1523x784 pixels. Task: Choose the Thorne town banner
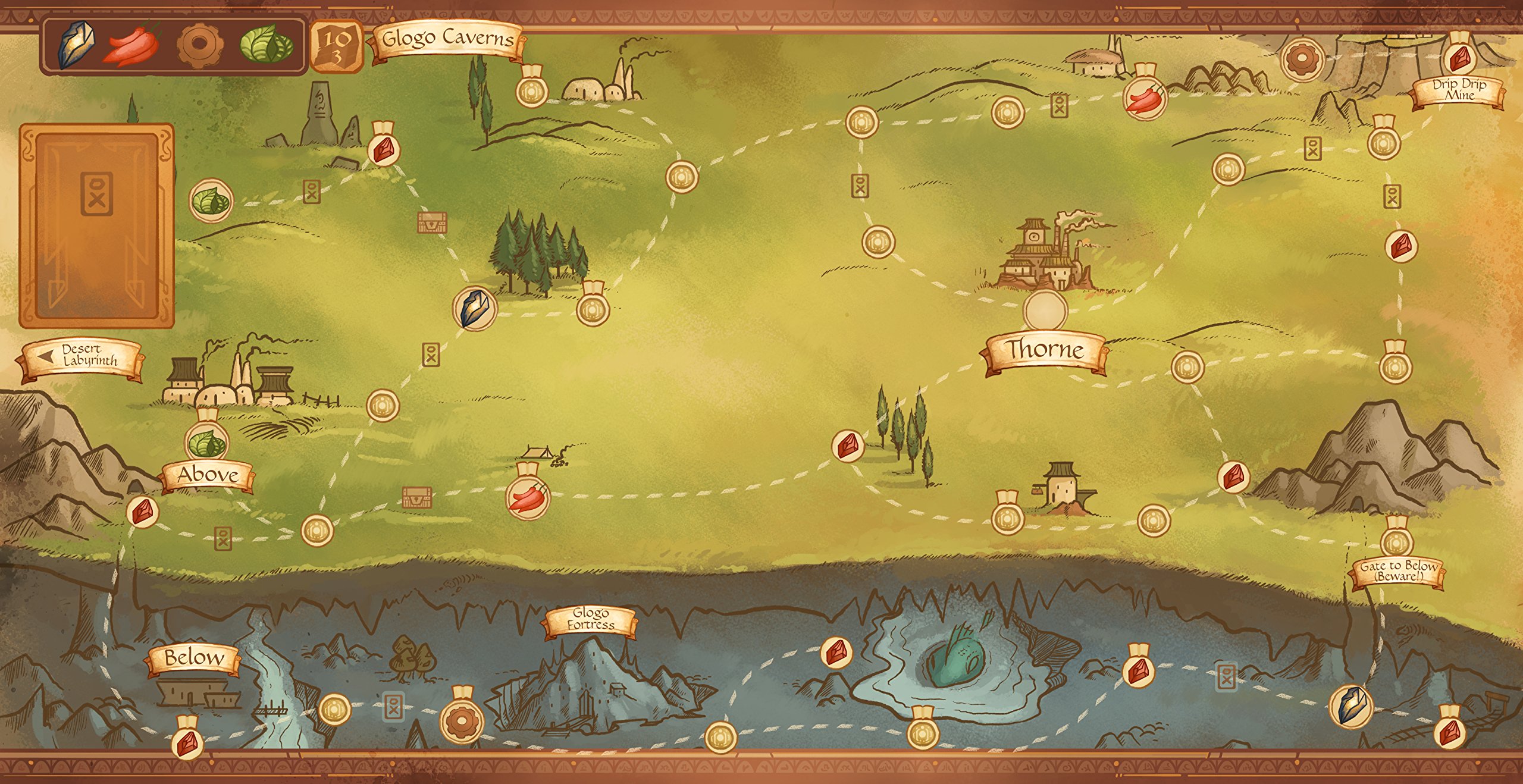[1044, 350]
